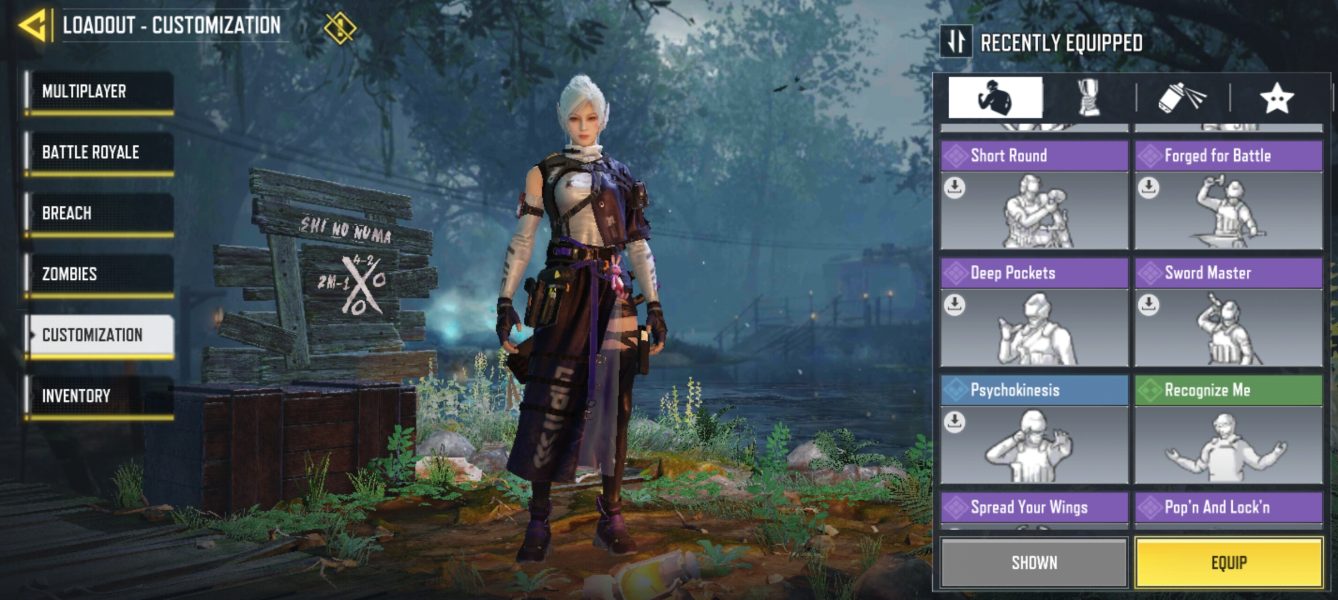This screenshot has width=1338, height=600.
Task: Select the Psychokinesis emote
Action: tap(1034, 431)
